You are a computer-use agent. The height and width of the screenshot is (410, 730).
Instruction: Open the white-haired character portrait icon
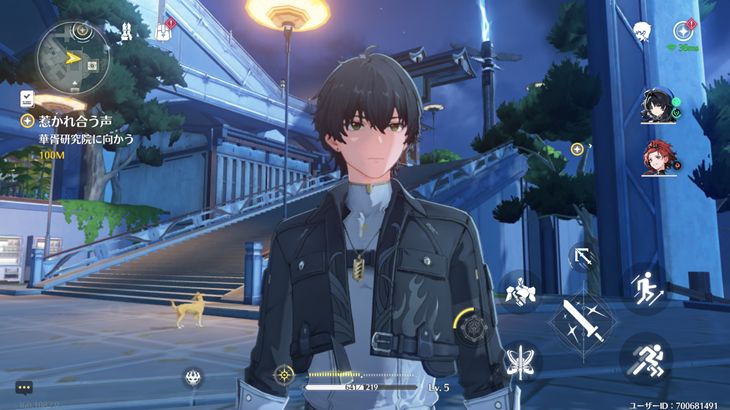click(642, 31)
